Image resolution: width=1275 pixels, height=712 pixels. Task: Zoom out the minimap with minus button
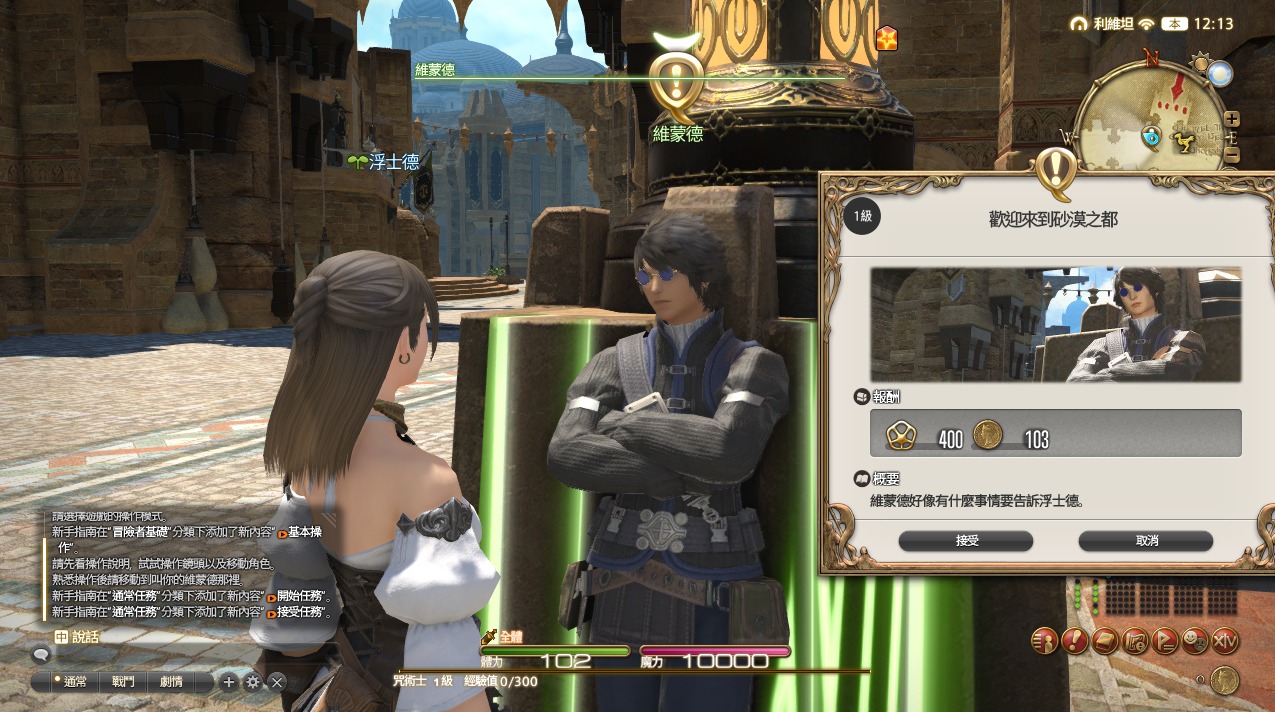[x=1232, y=155]
